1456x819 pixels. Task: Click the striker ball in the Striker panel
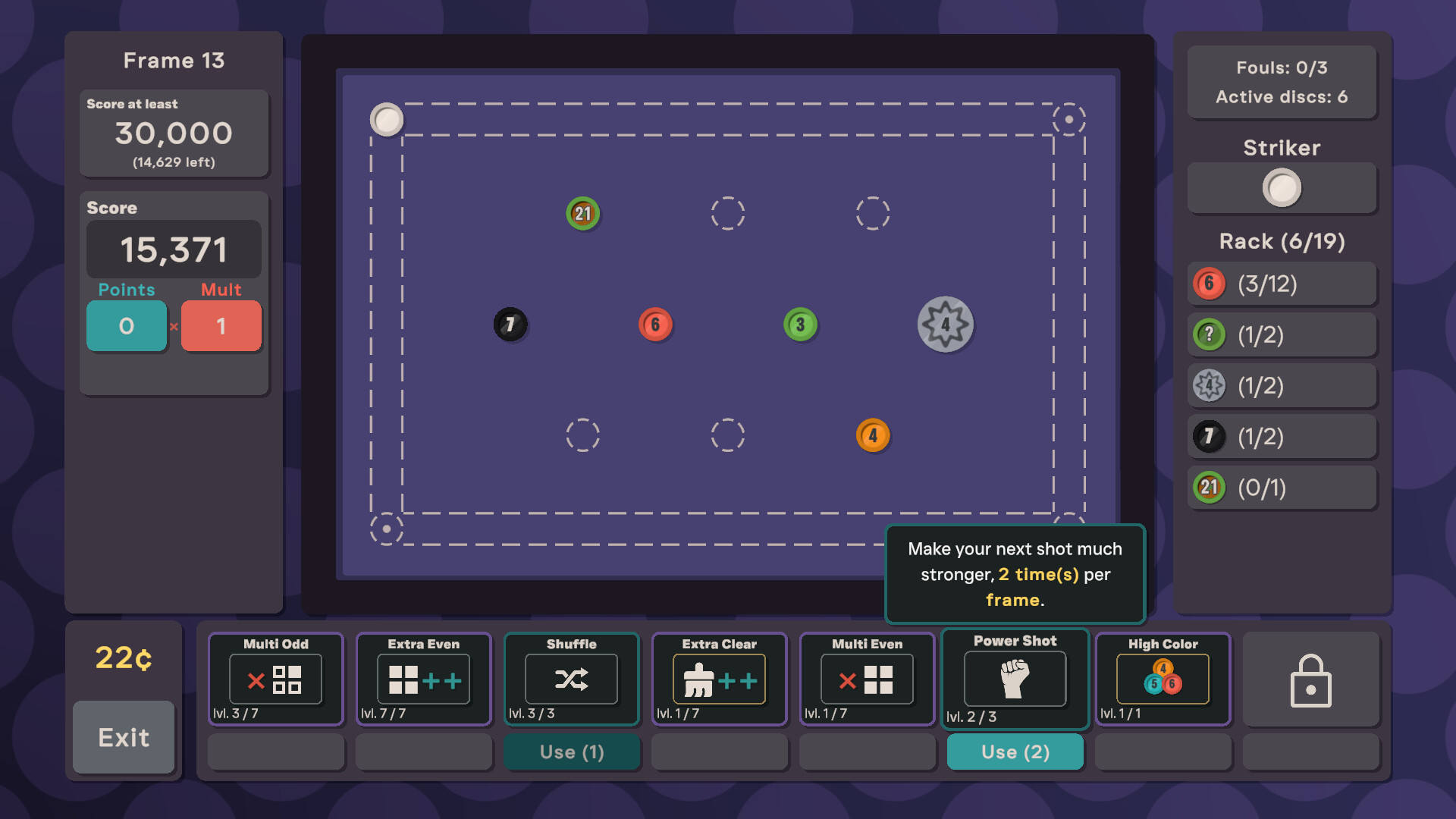(x=1282, y=188)
